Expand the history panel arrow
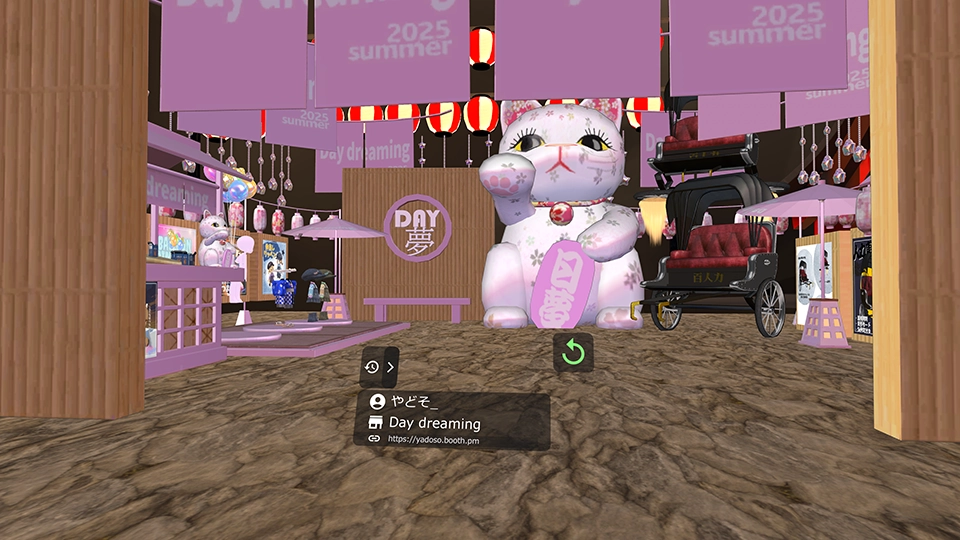 tap(390, 367)
